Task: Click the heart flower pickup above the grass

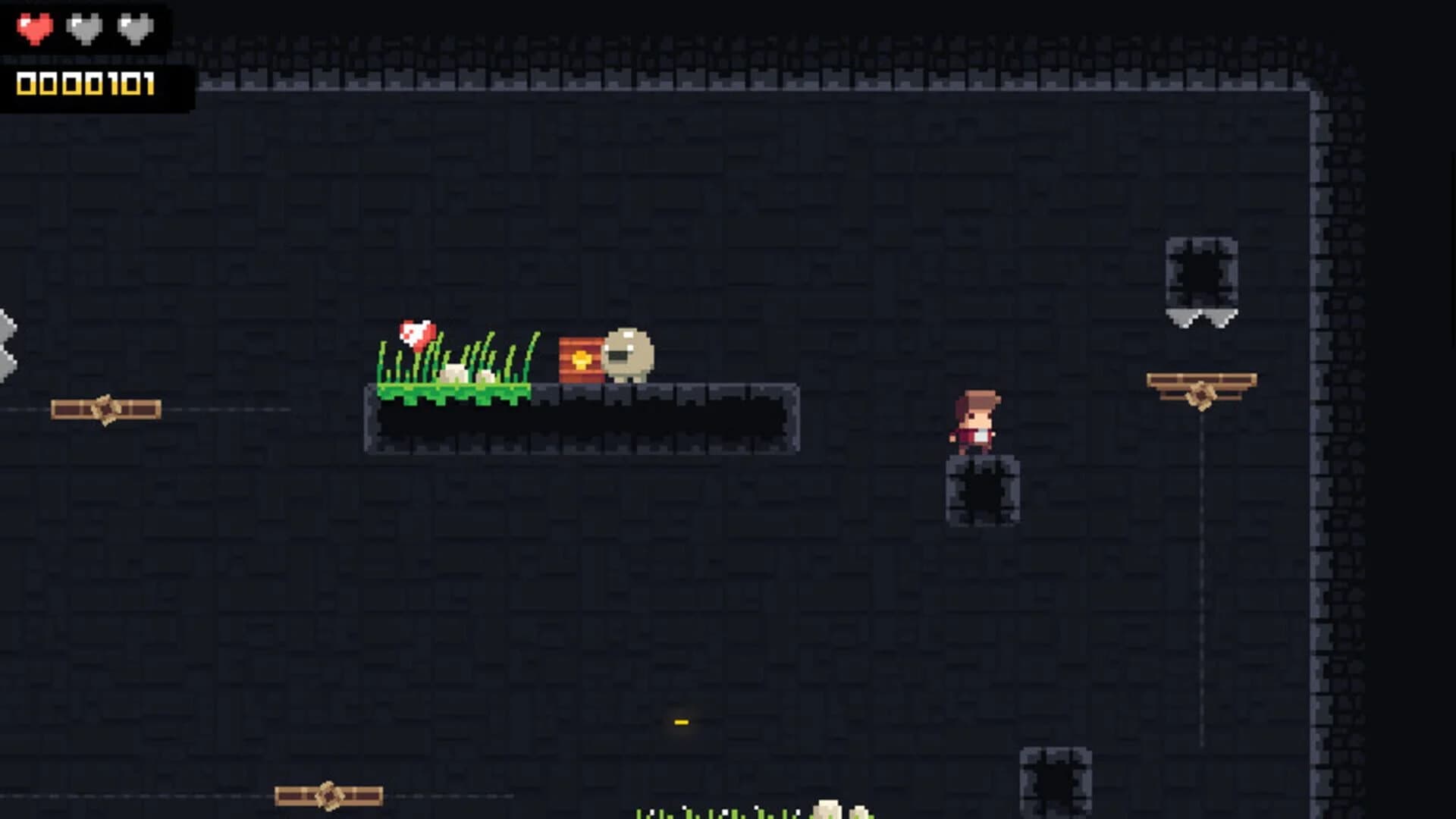Action: (416, 332)
